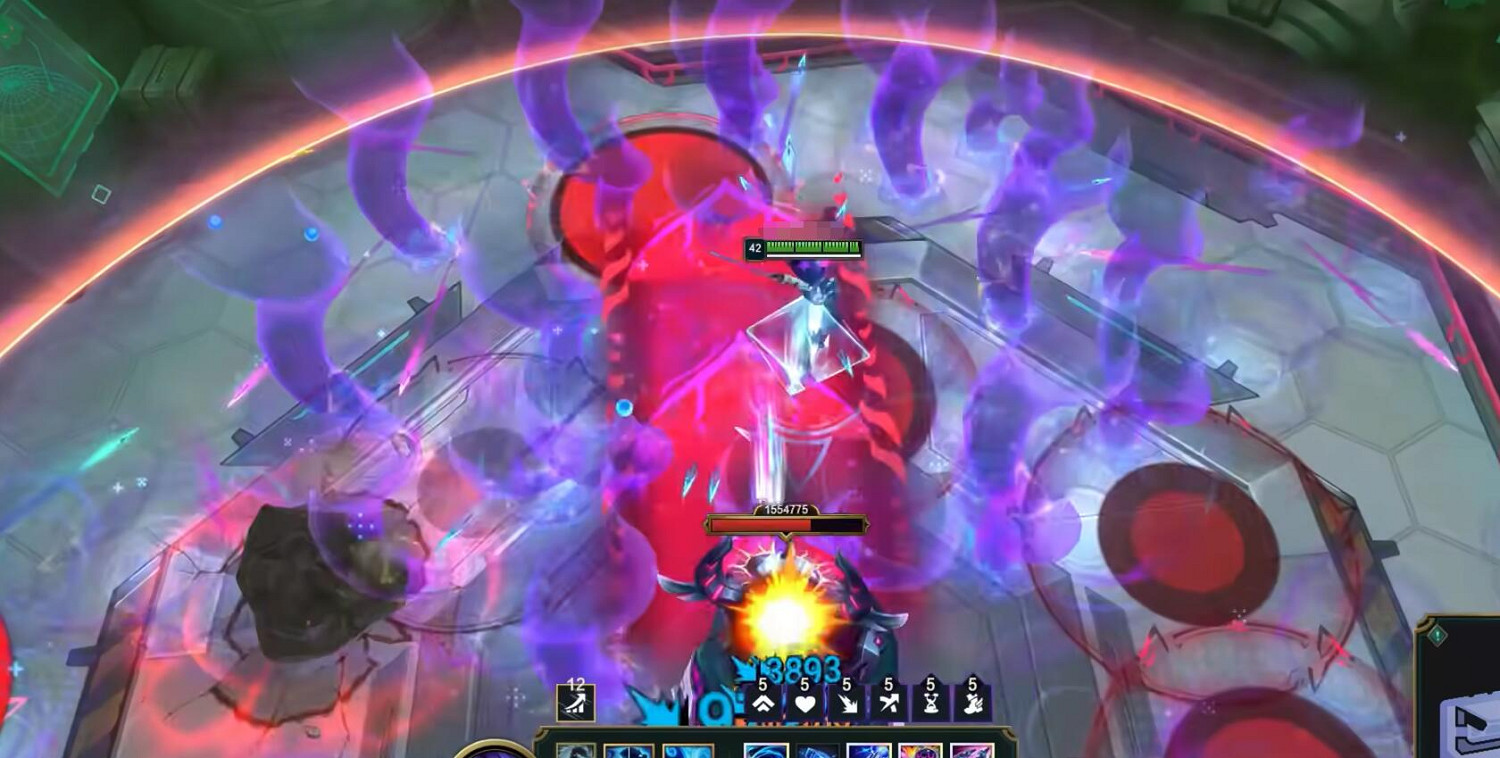The image size is (1500, 758).
Task: Click the level 12 stat growth icon
Action: tap(575, 700)
